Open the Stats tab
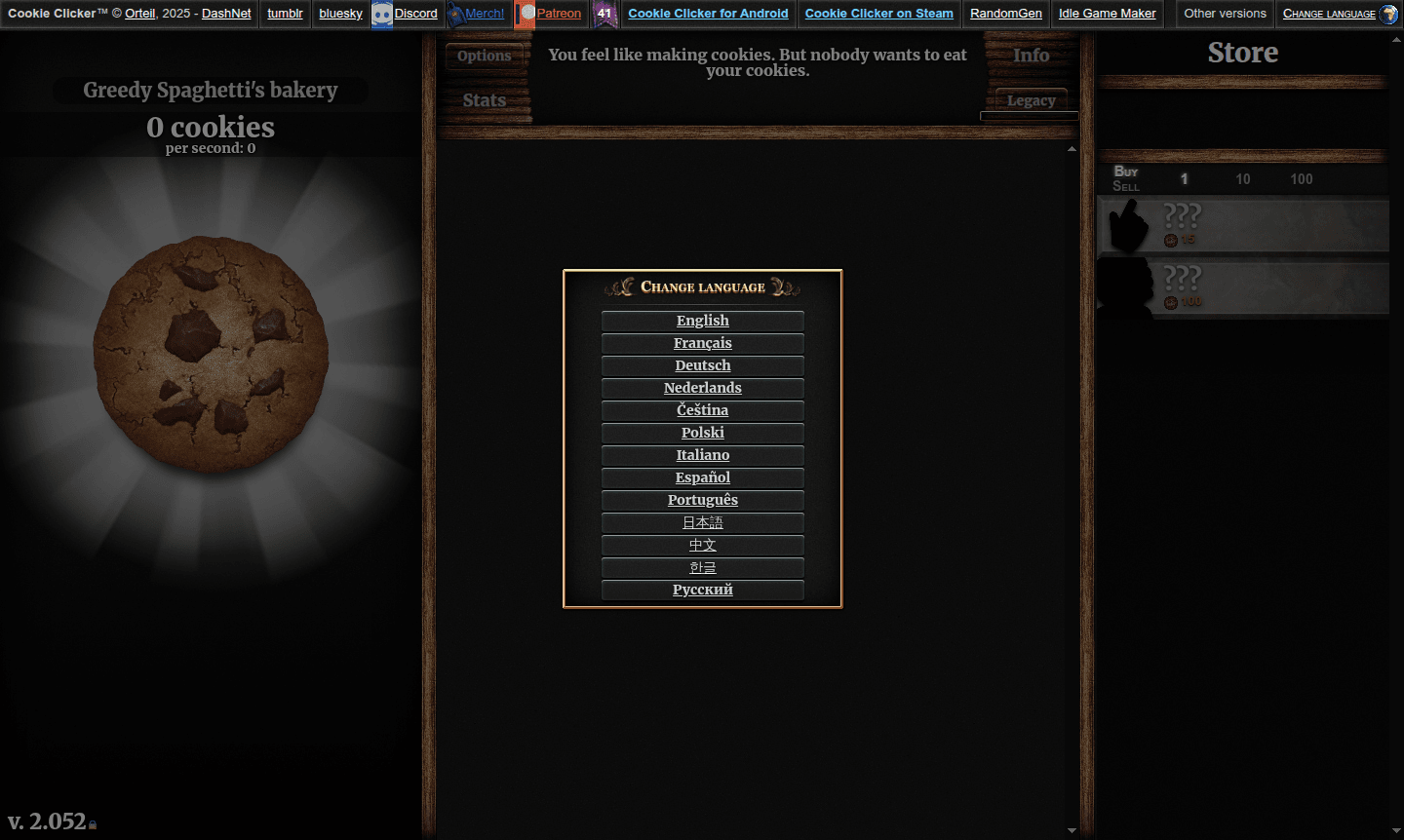The image size is (1404, 840). point(485,100)
